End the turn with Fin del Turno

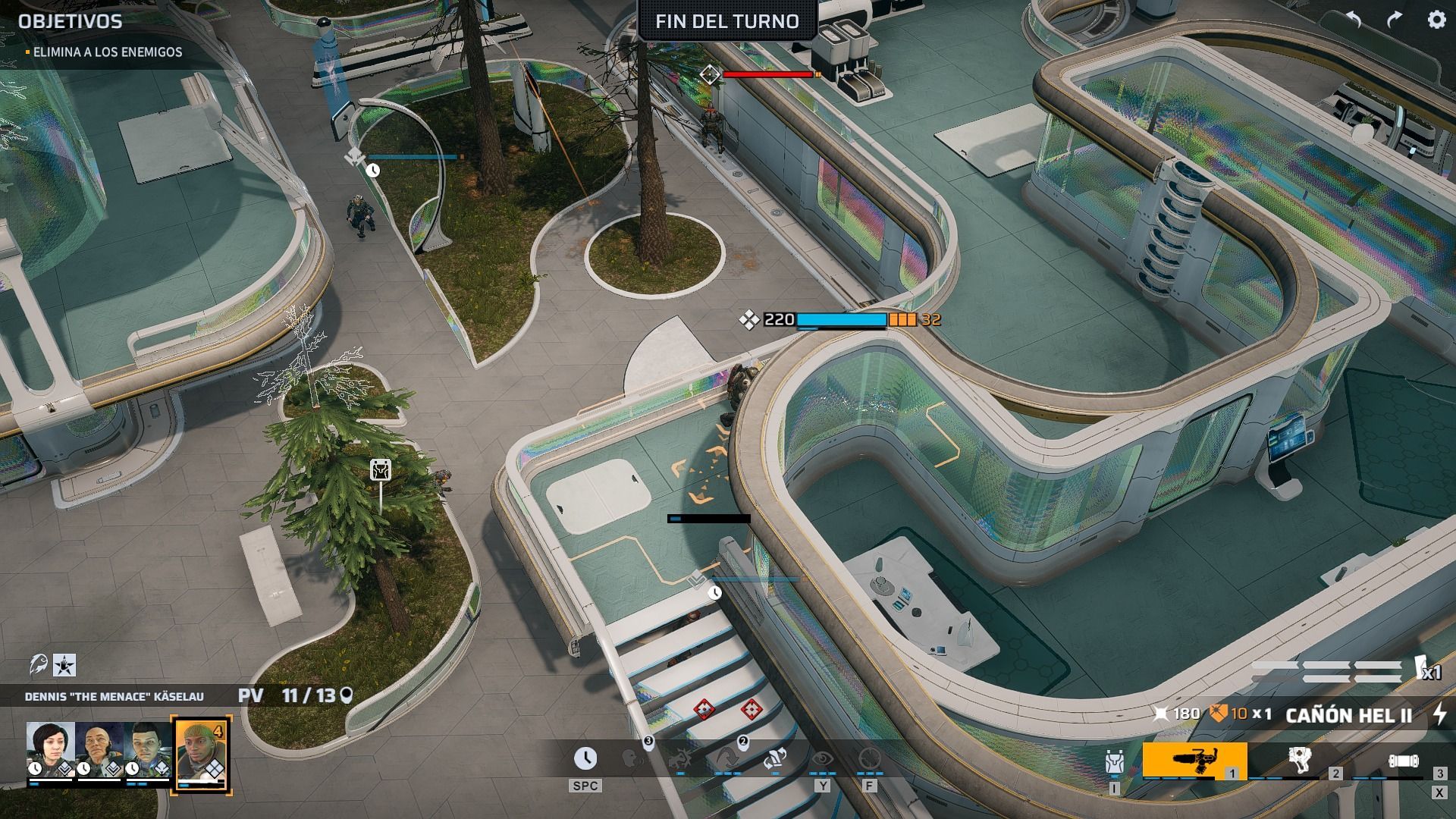[x=726, y=21]
